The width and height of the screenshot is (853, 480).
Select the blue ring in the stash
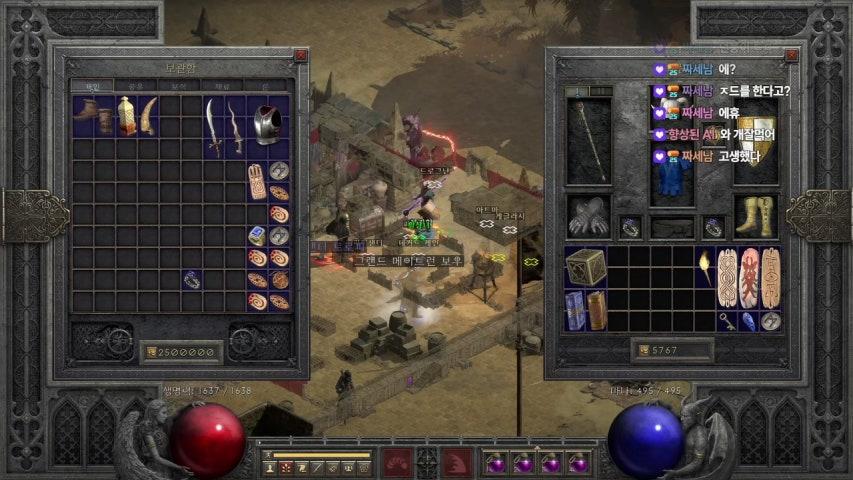pyautogui.click(x=192, y=280)
